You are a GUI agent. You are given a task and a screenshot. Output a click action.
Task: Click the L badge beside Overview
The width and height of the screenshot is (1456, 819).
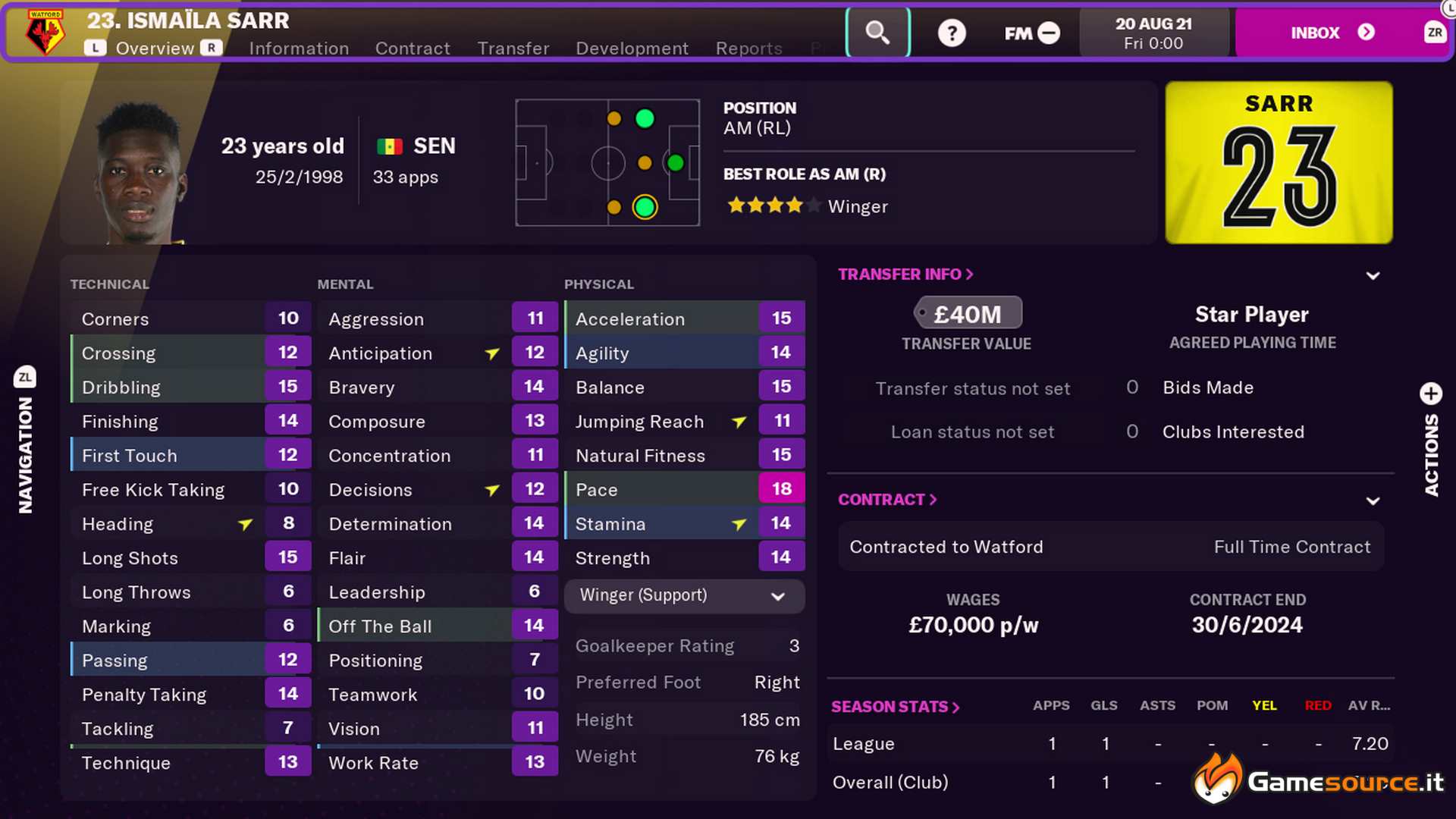pos(96,48)
